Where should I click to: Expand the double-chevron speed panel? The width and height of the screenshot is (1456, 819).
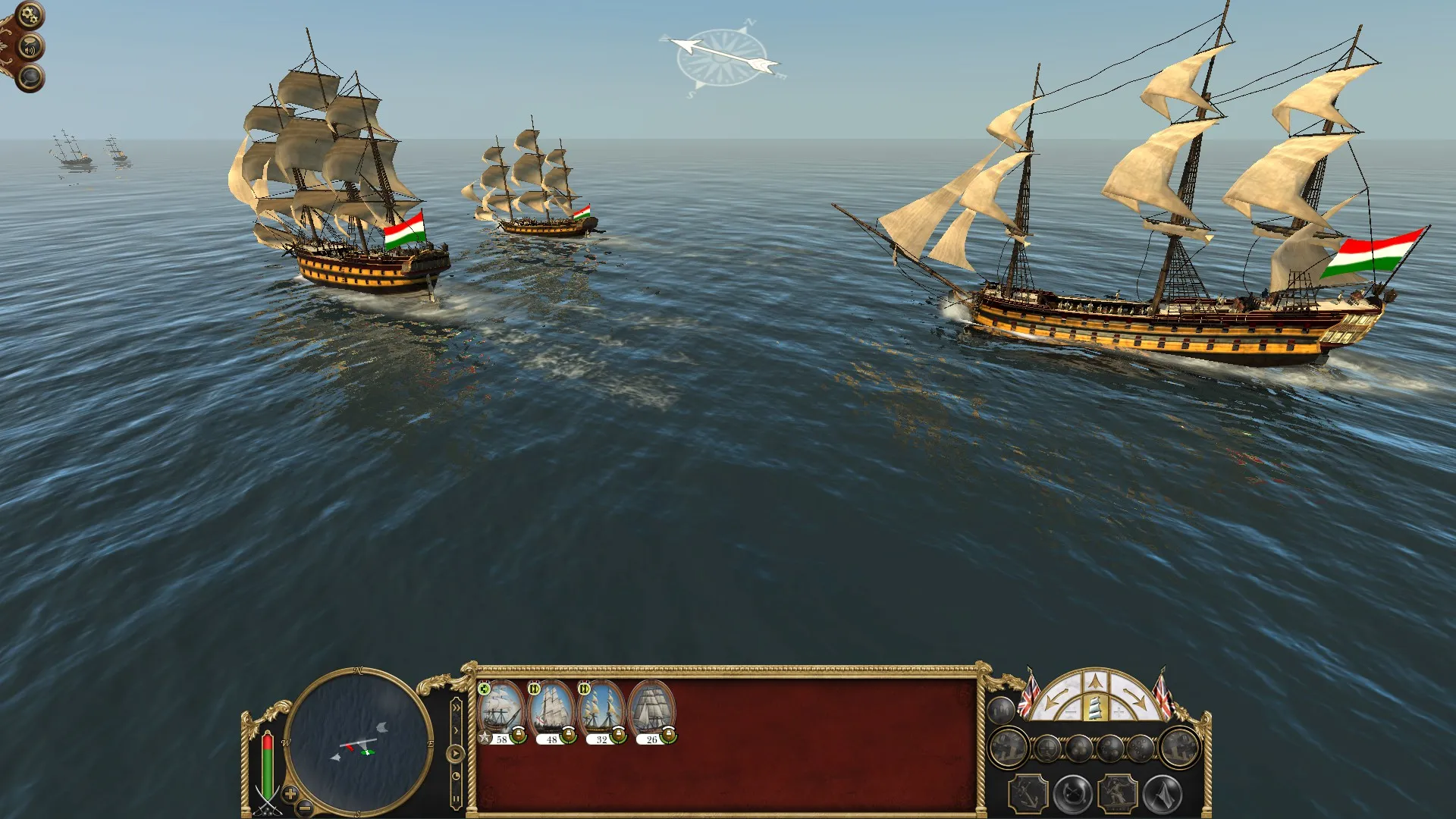(x=457, y=708)
